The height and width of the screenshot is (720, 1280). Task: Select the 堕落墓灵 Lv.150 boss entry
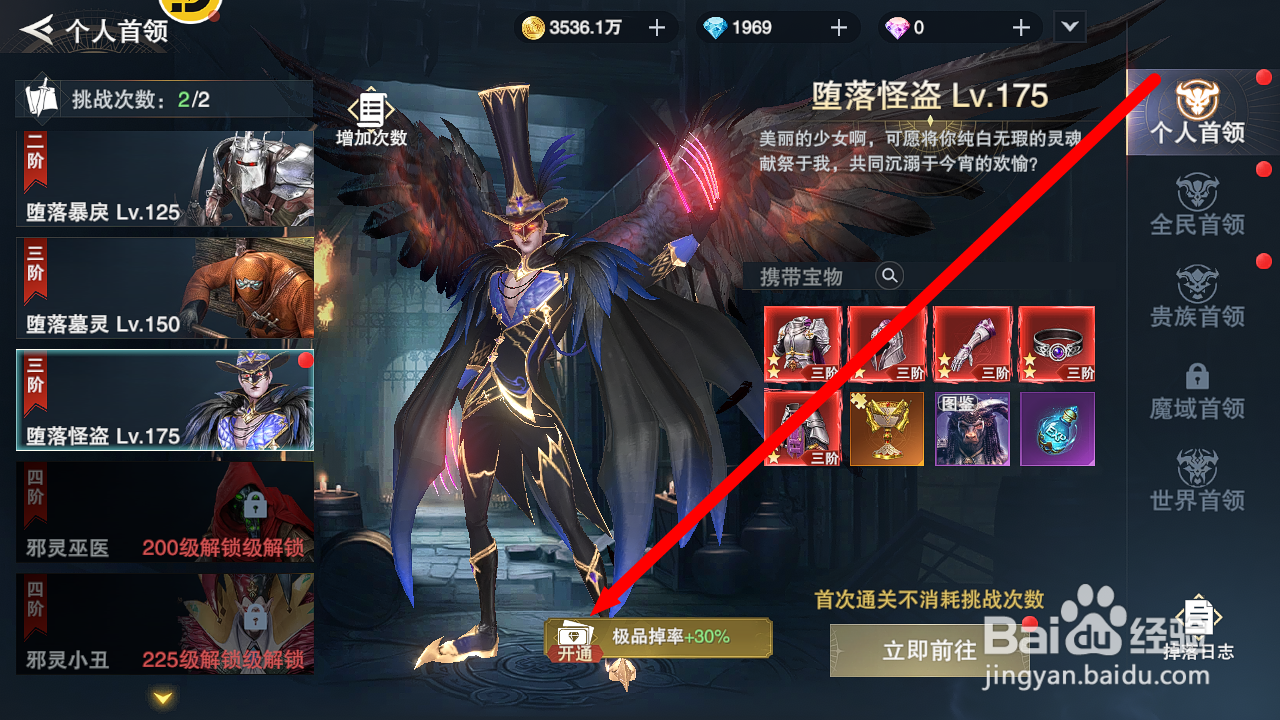163,289
